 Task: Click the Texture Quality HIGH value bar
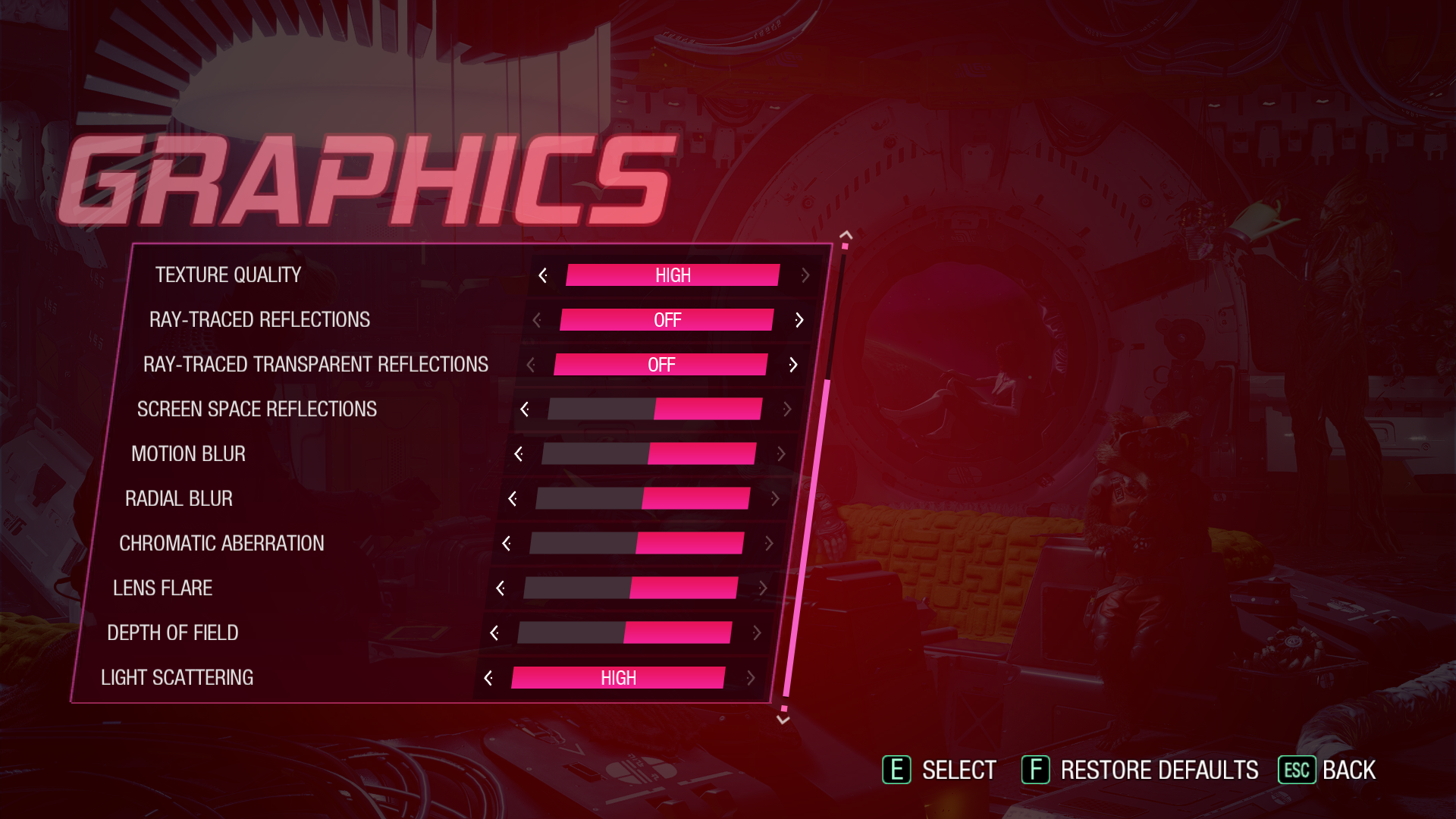(x=673, y=275)
